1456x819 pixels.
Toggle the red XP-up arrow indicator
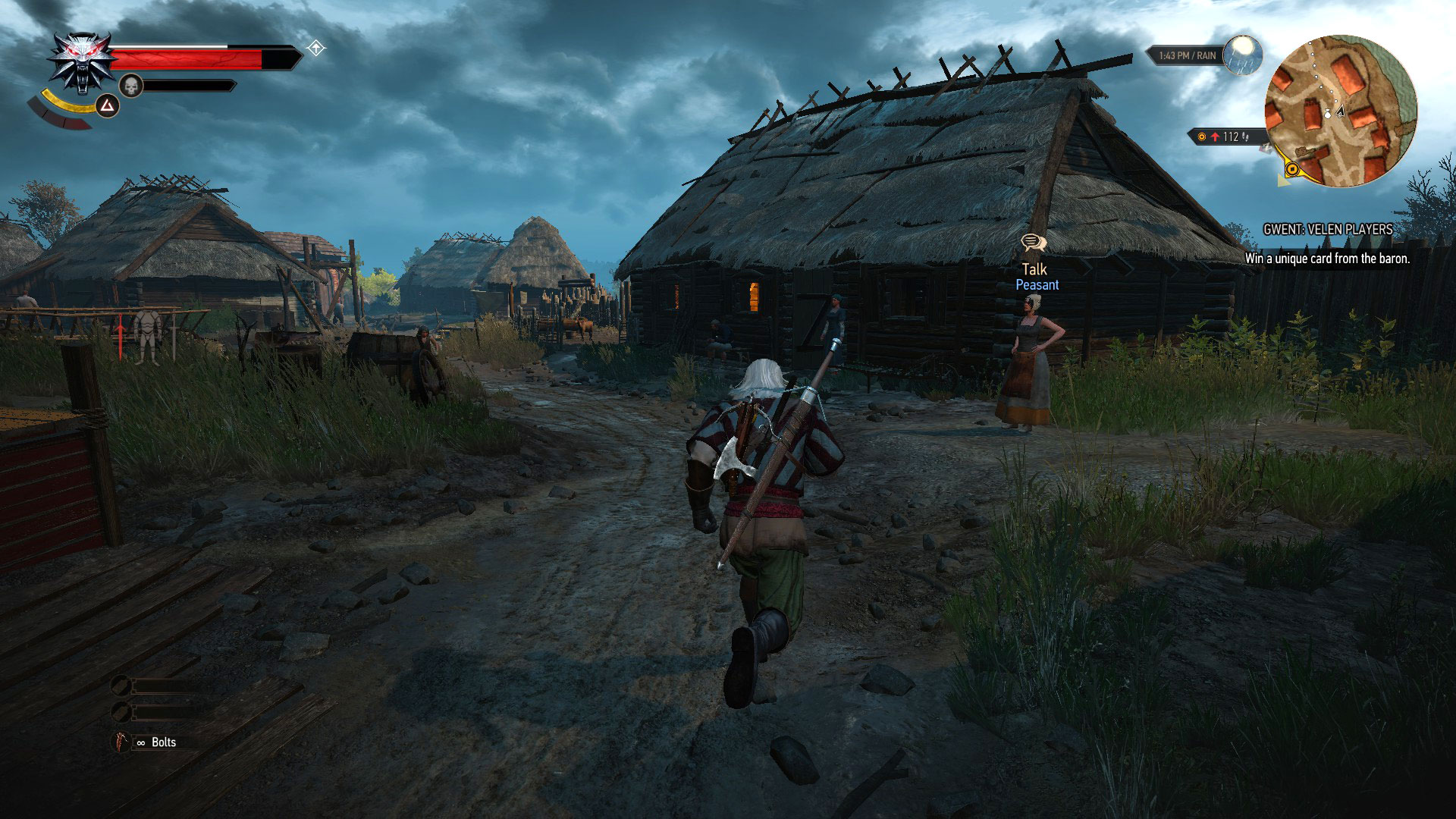pos(1215,136)
